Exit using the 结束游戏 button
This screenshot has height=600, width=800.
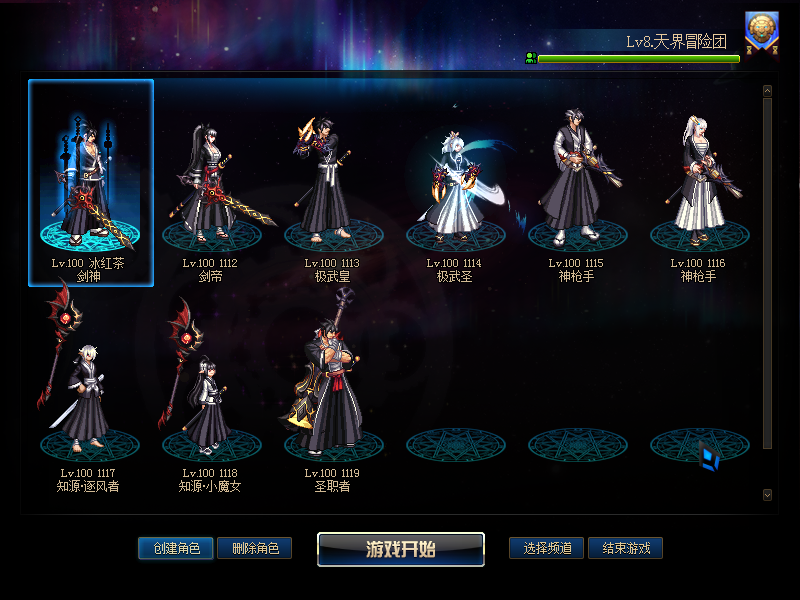pos(625,548)
